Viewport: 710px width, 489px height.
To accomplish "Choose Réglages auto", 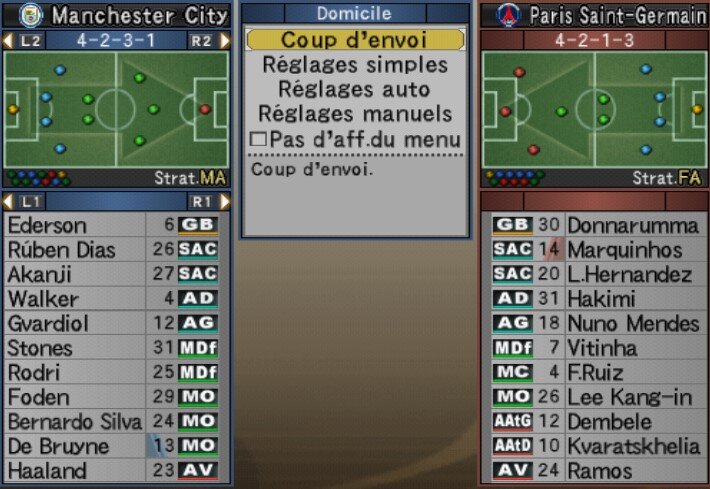I will tap(354, 90).
